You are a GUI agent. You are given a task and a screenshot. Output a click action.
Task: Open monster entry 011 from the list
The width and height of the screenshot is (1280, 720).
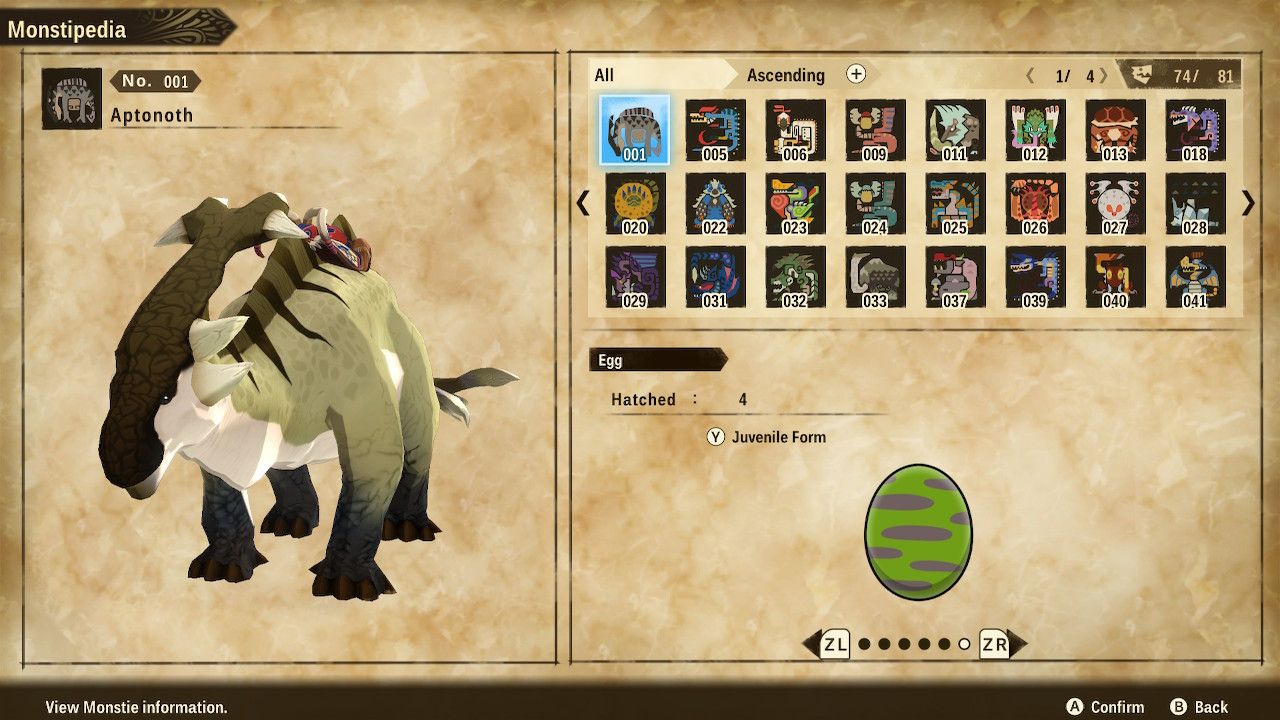(955, 128)
